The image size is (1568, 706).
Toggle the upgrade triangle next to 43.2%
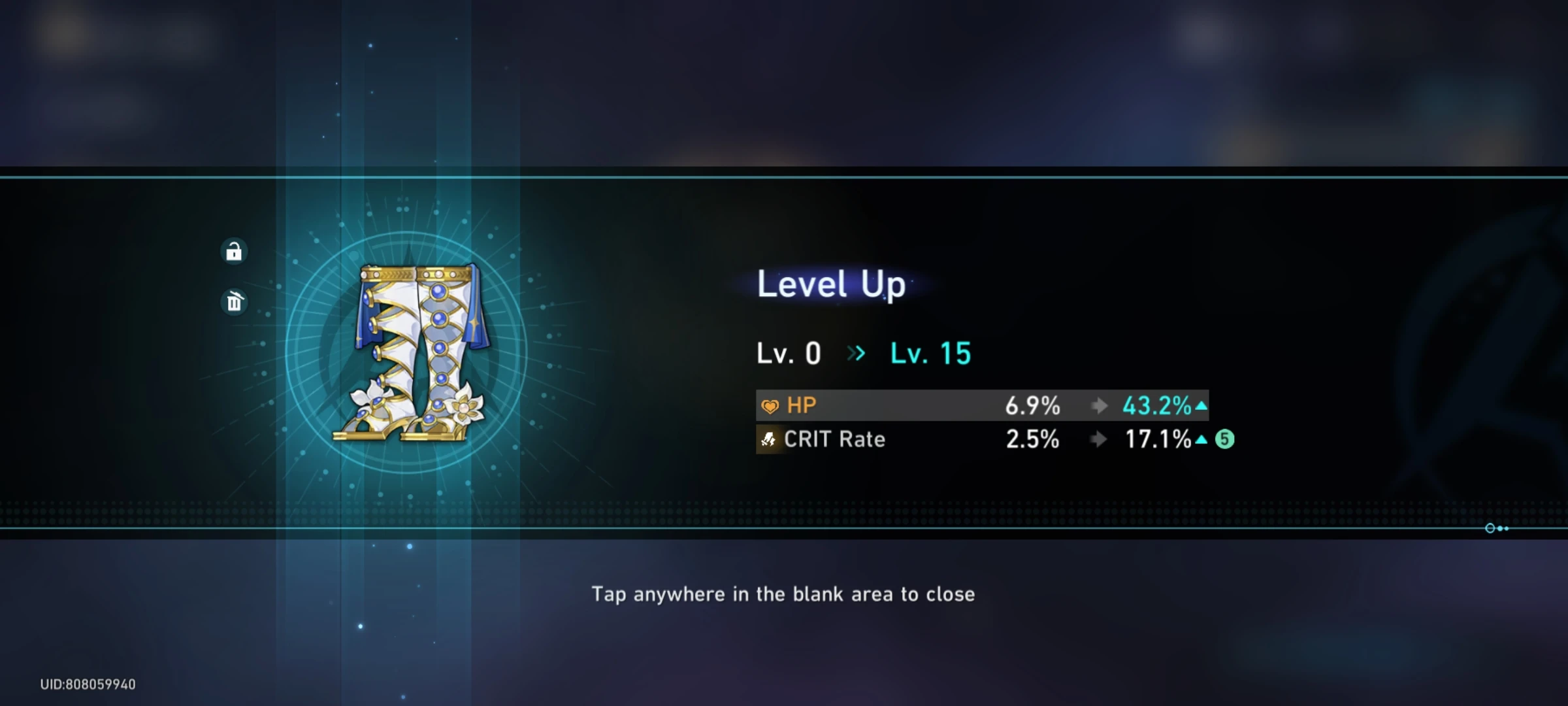[1201, 405]
